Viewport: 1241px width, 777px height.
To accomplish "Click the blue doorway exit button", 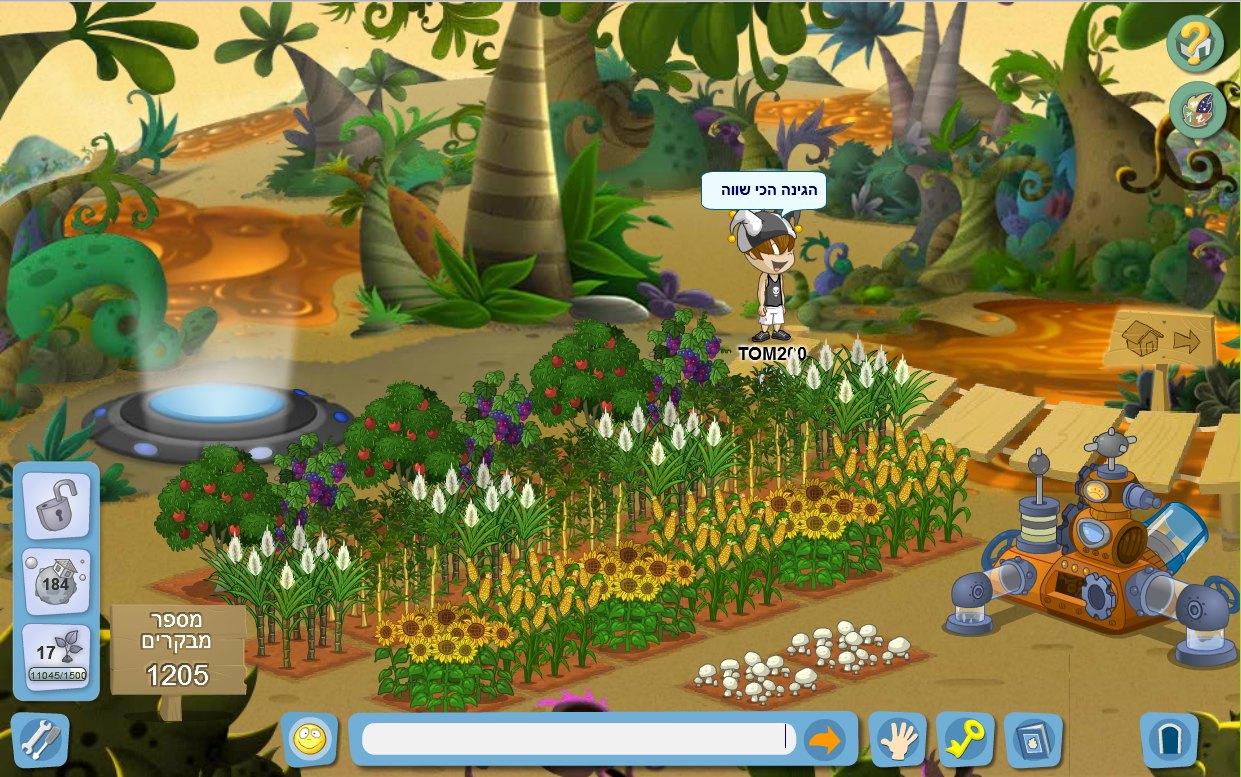I will (x=1168, y=741).
